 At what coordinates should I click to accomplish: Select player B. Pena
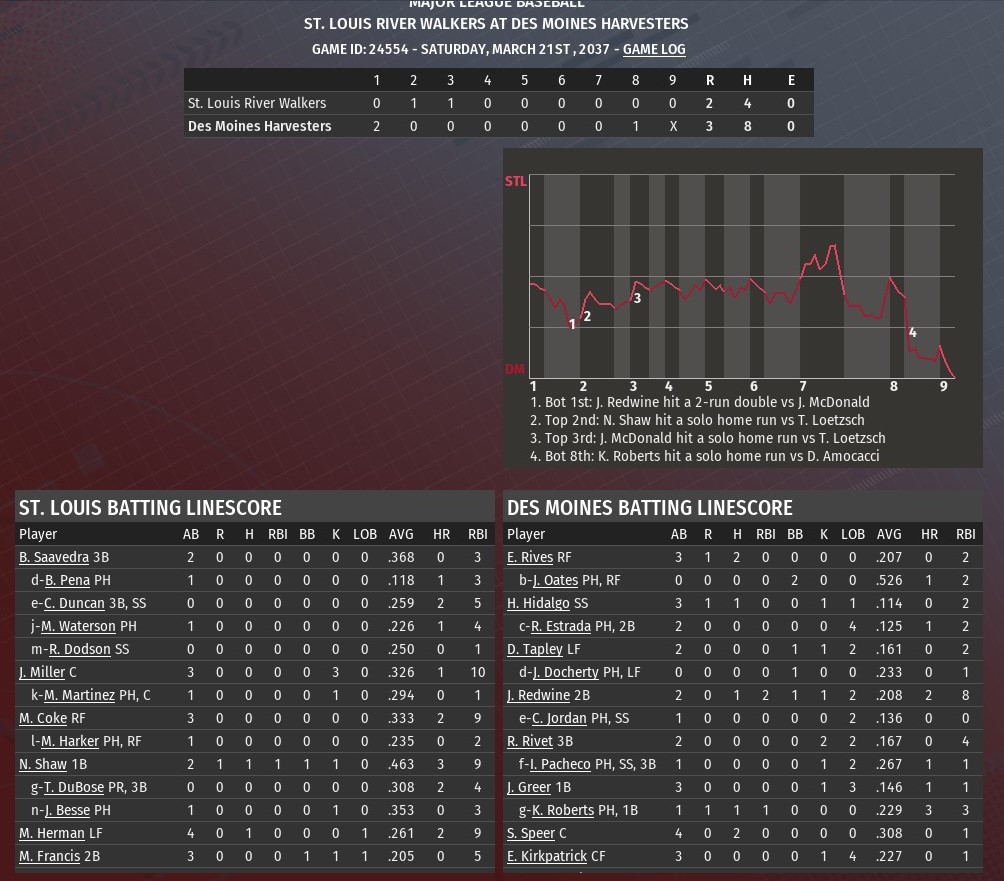click(x=67, y=580)
